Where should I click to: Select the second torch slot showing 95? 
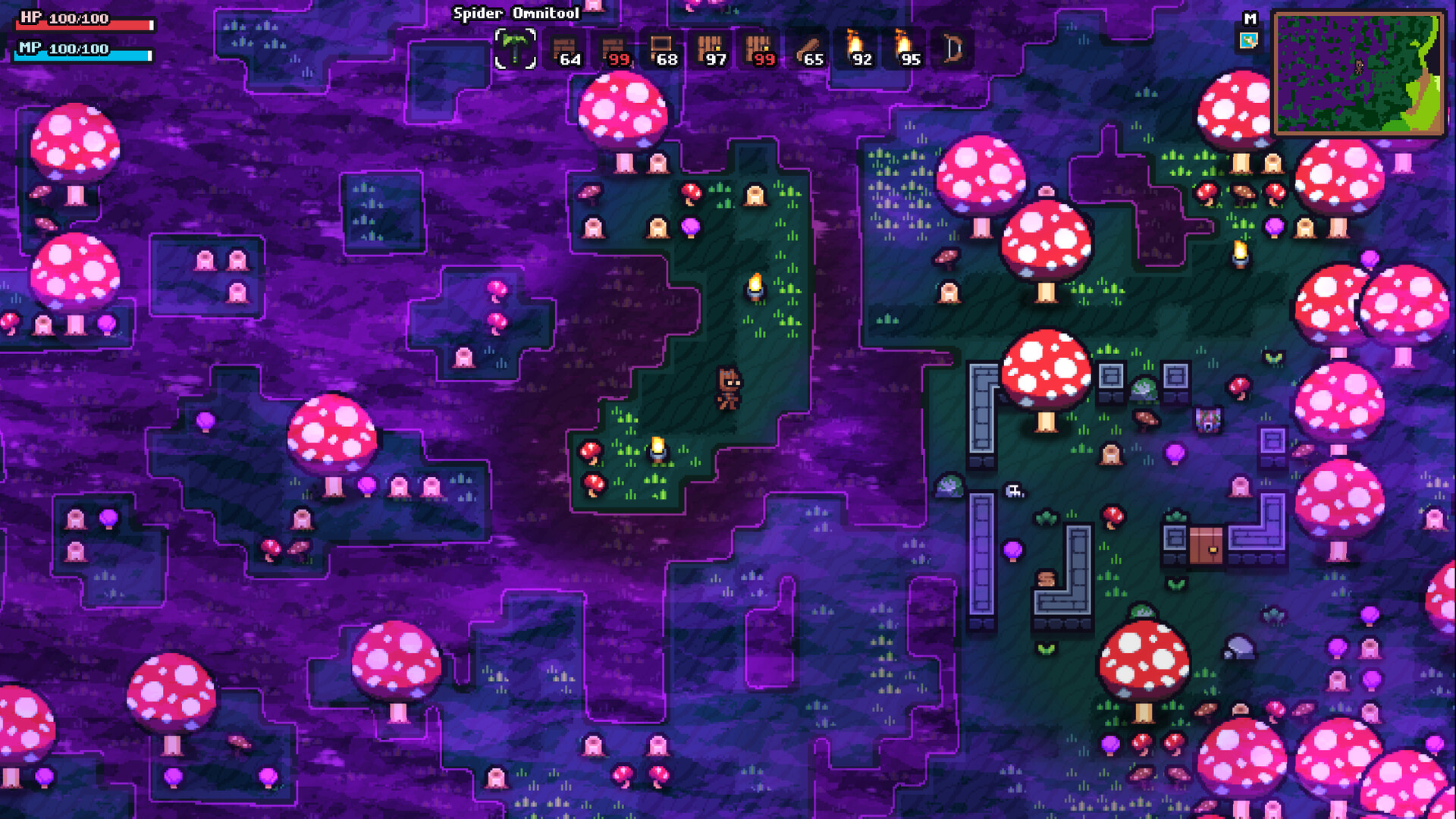905,49
